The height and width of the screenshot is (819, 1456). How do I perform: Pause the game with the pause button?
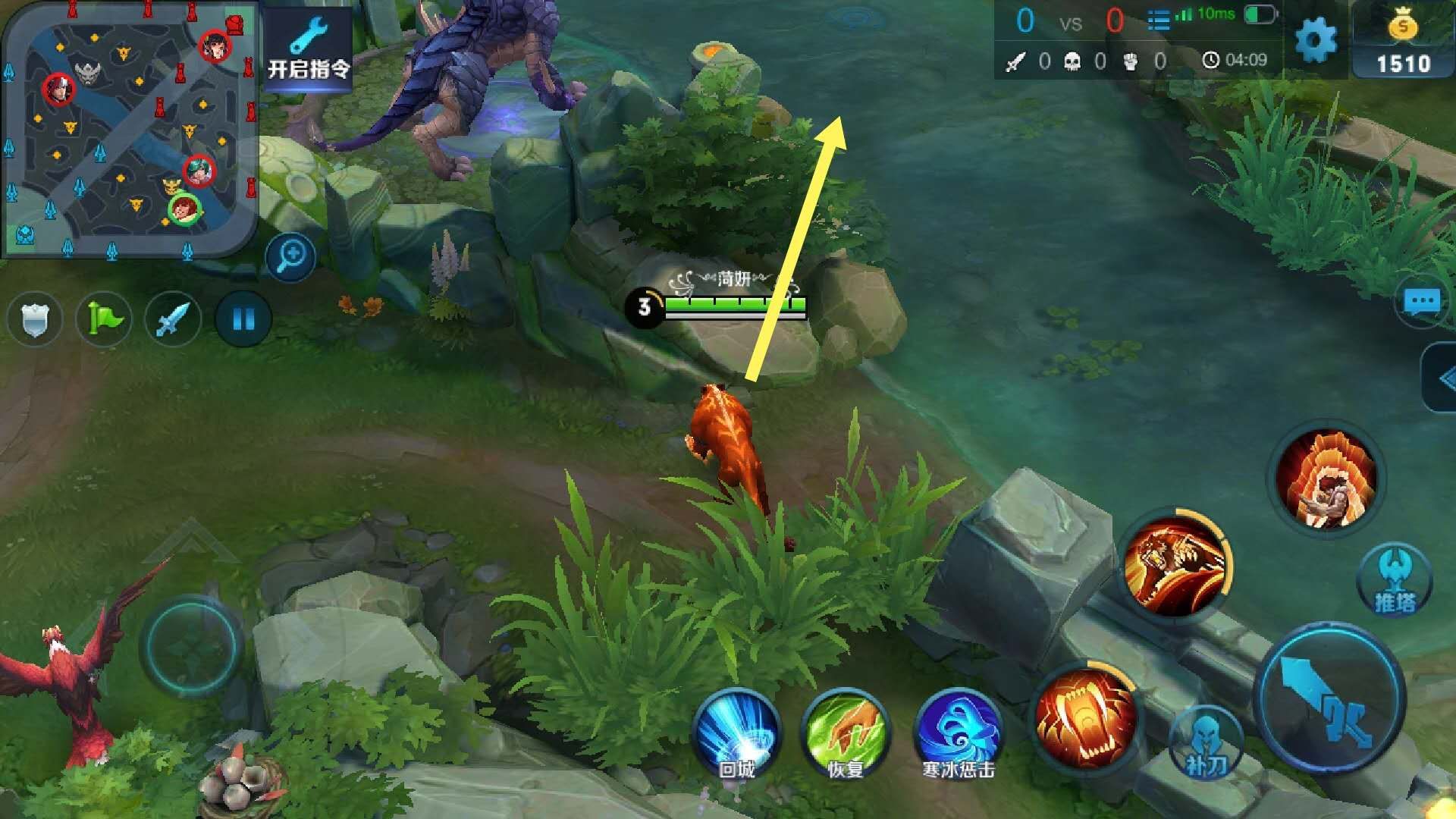pyautogui.click(x=243, y=318)
